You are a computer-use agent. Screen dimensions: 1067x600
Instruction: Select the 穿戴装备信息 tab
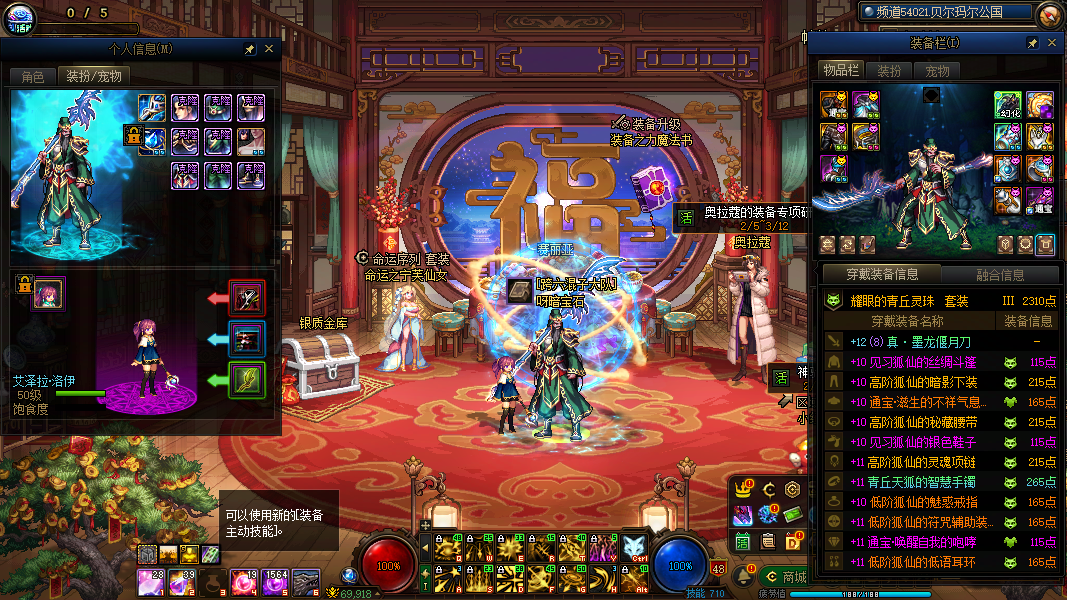coord(881,275)
